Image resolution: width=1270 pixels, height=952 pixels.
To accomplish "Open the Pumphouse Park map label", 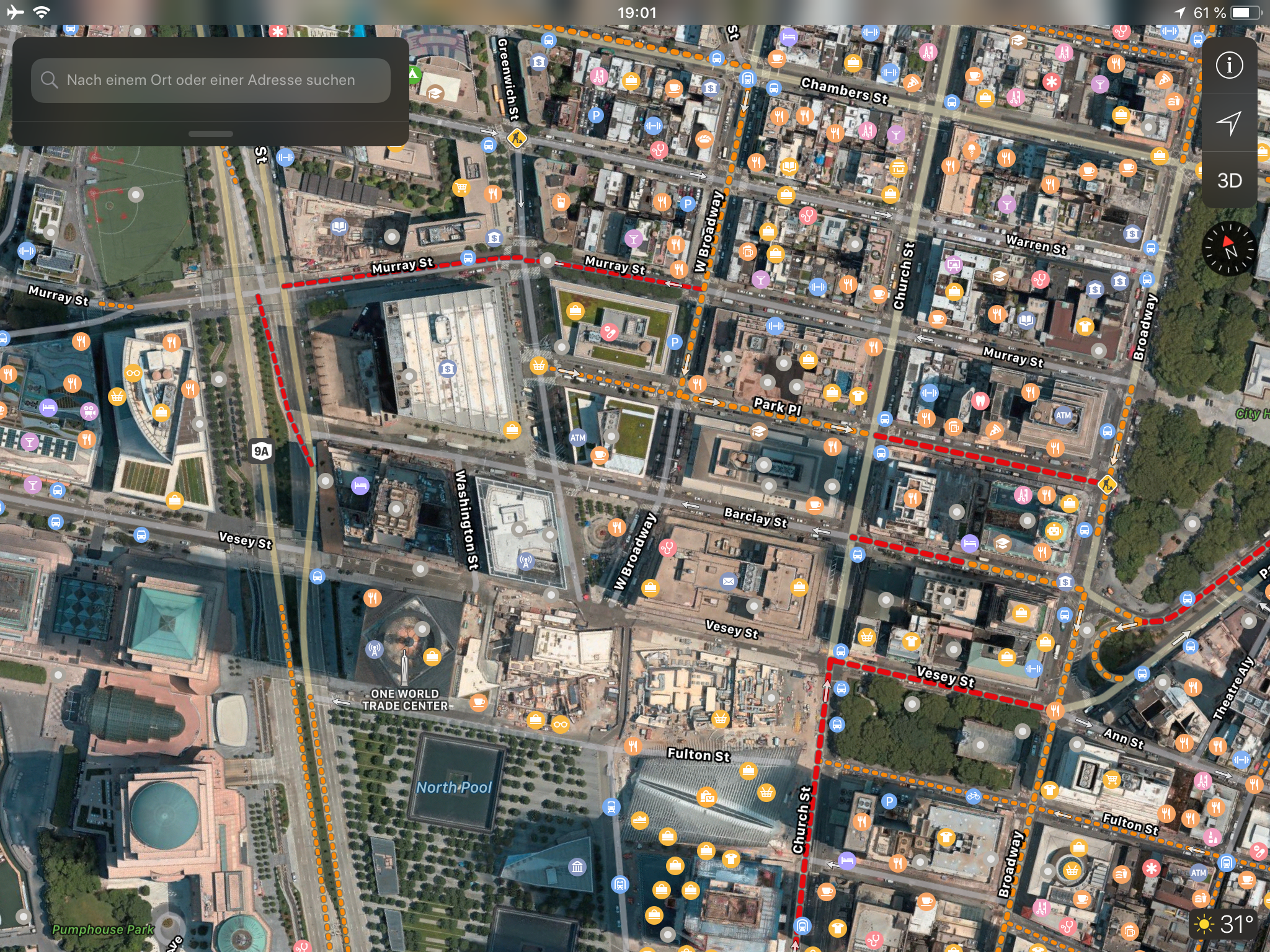I will click(103, 929).
